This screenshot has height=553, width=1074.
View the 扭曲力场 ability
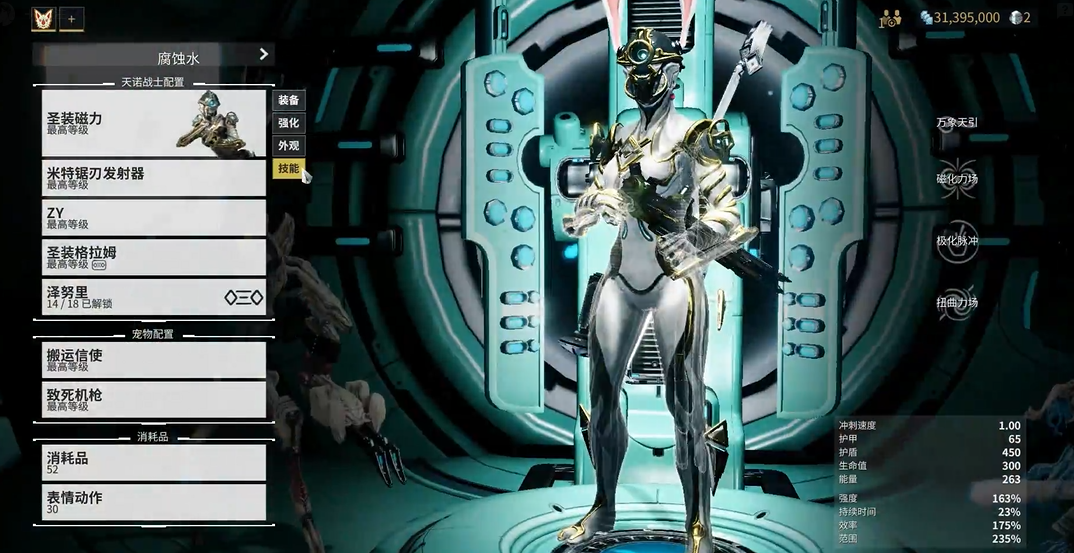957,303
